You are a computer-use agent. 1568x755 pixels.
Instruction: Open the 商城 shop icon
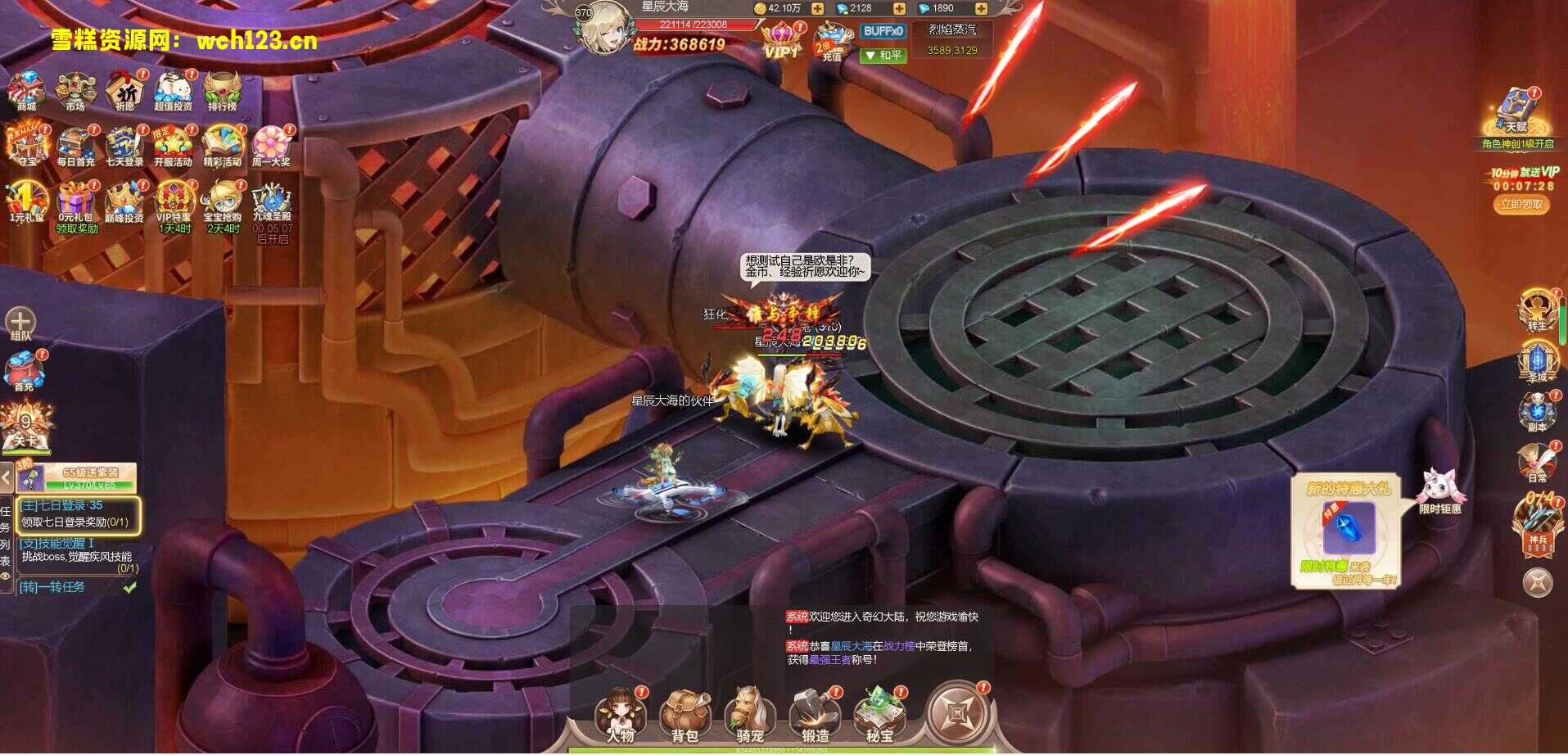[26, 88]
